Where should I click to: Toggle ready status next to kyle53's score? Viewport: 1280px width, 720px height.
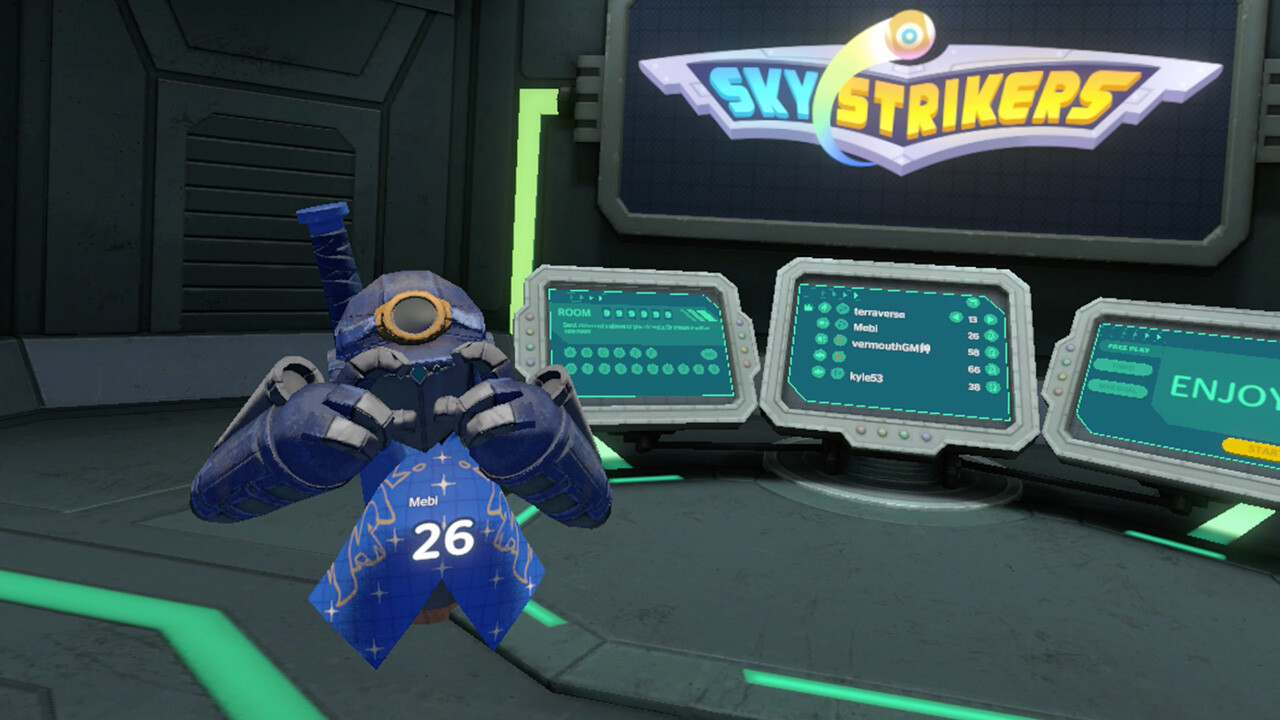point(992,386)
